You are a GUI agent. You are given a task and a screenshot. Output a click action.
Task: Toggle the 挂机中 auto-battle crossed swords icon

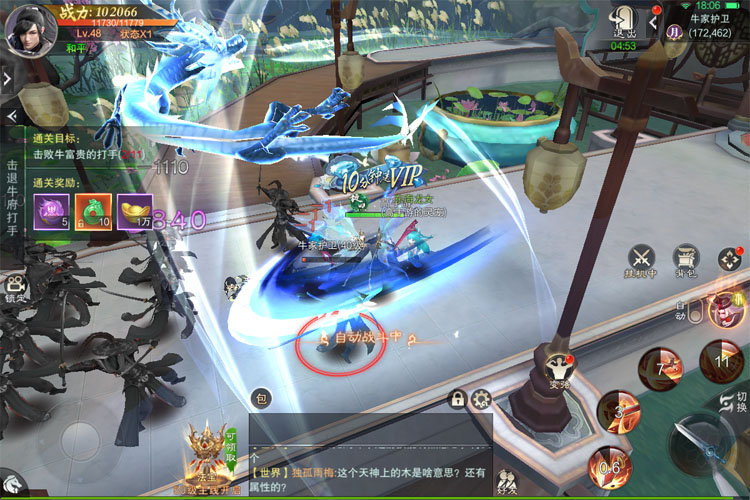tap(641, 259)
